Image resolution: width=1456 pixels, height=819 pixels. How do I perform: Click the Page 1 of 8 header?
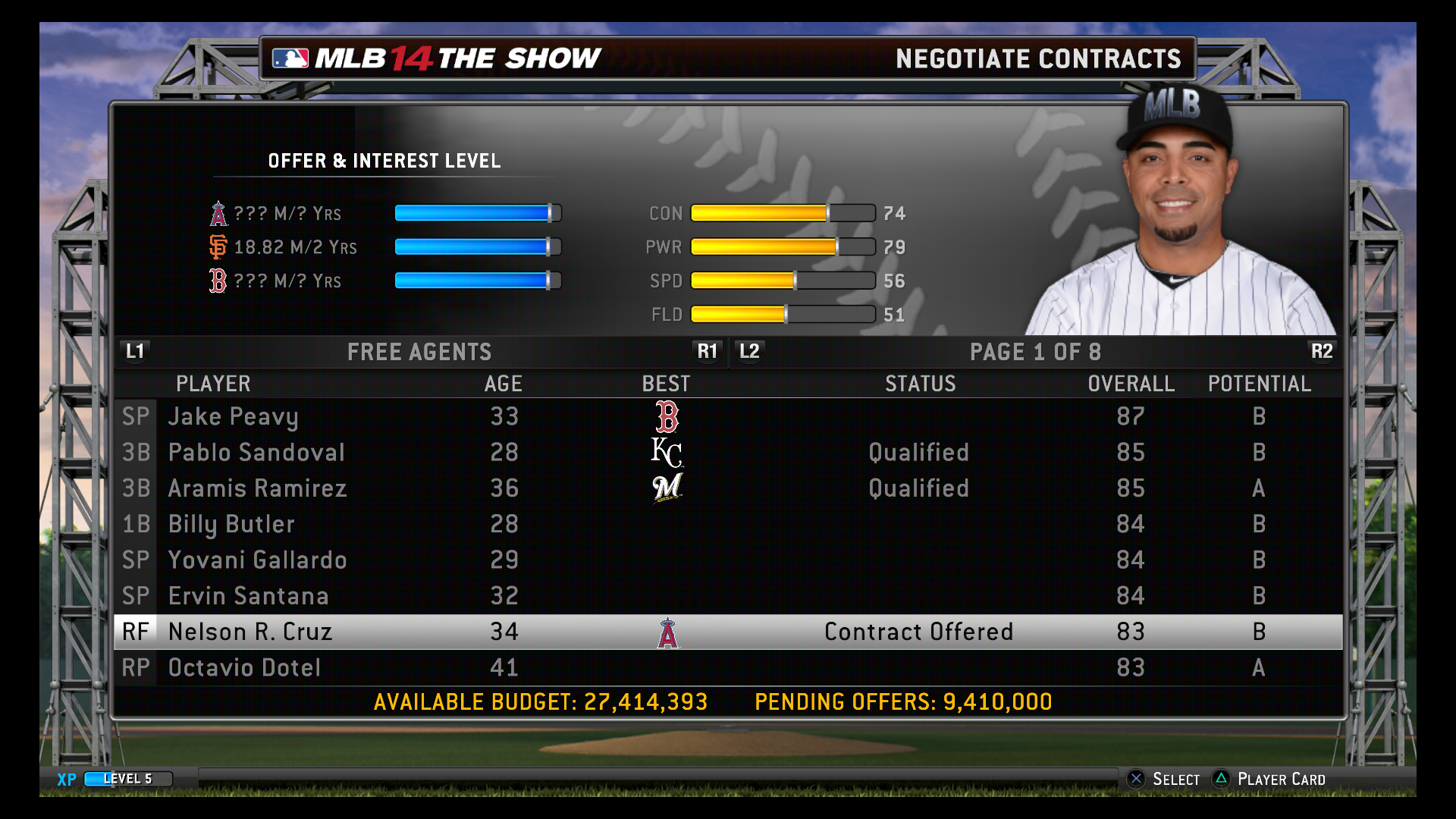point(1035,352)
